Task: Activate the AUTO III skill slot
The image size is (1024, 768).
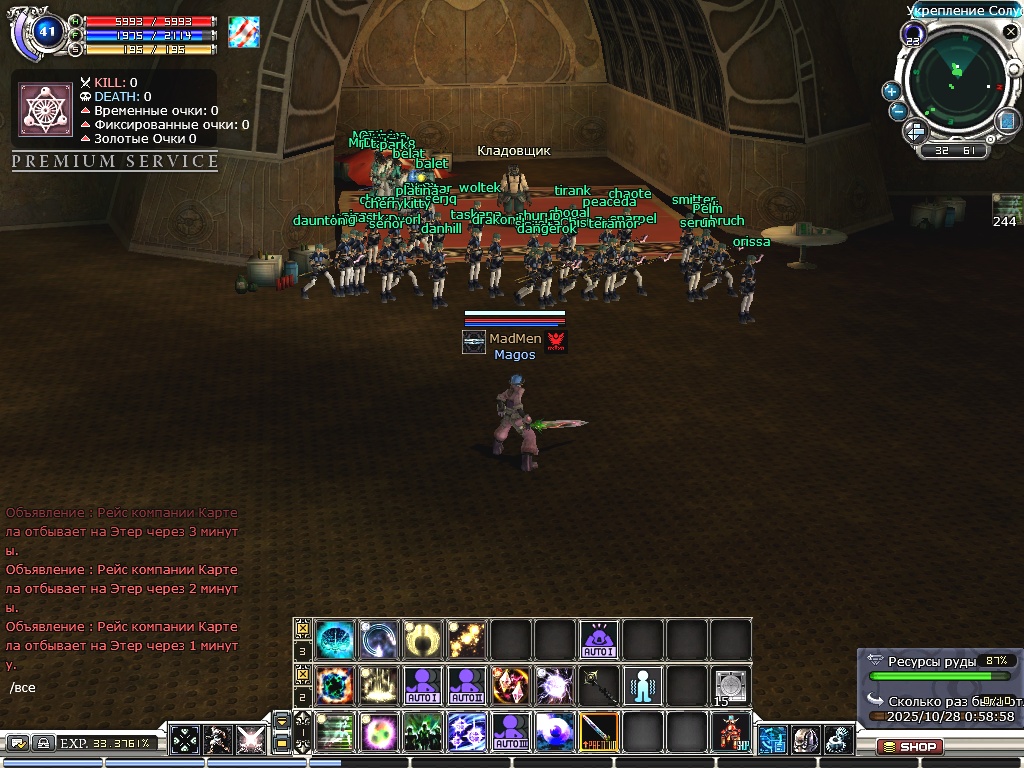Action: click(x=511, y=732)
